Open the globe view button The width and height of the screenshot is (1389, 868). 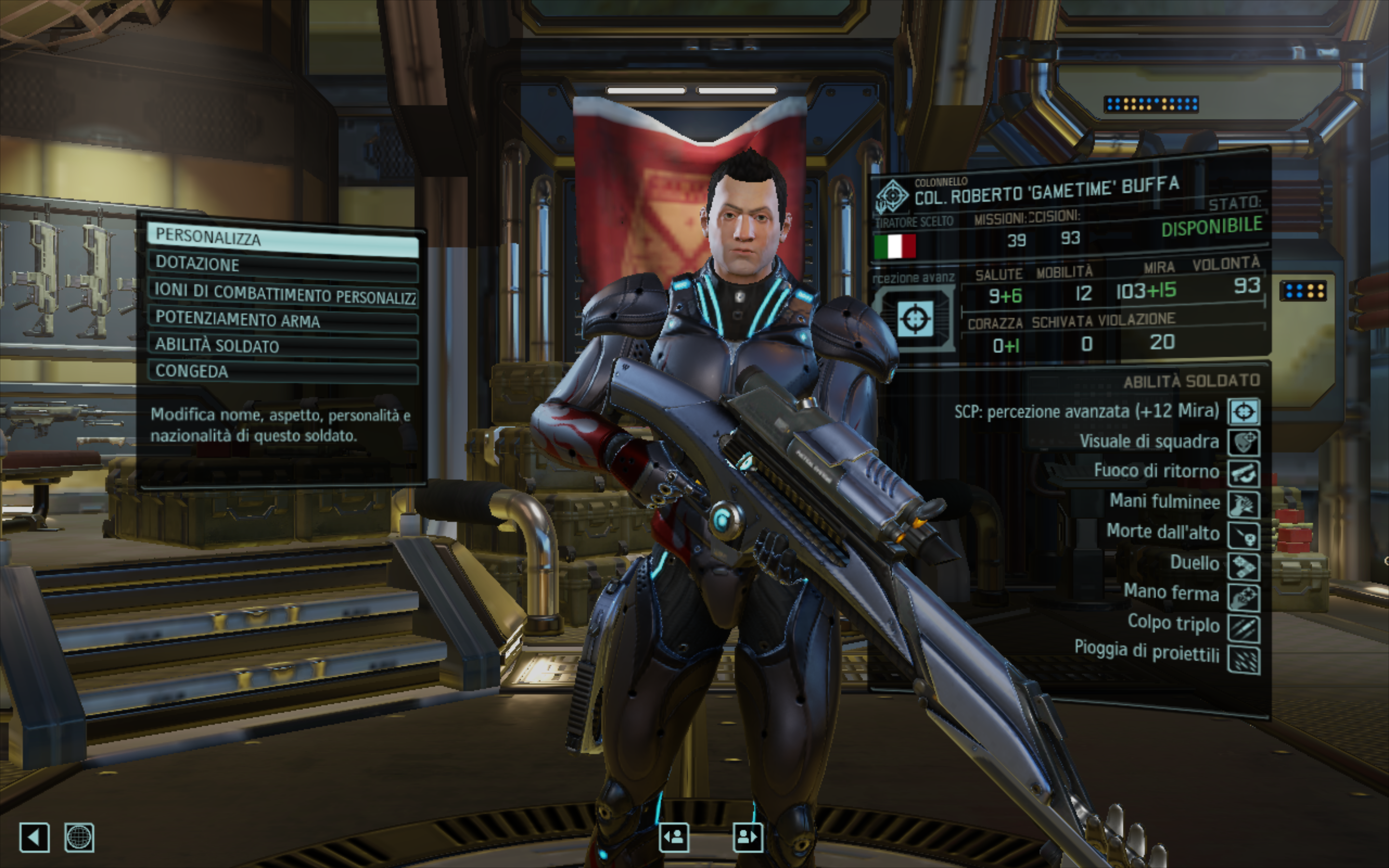click(x=79, y=837)
